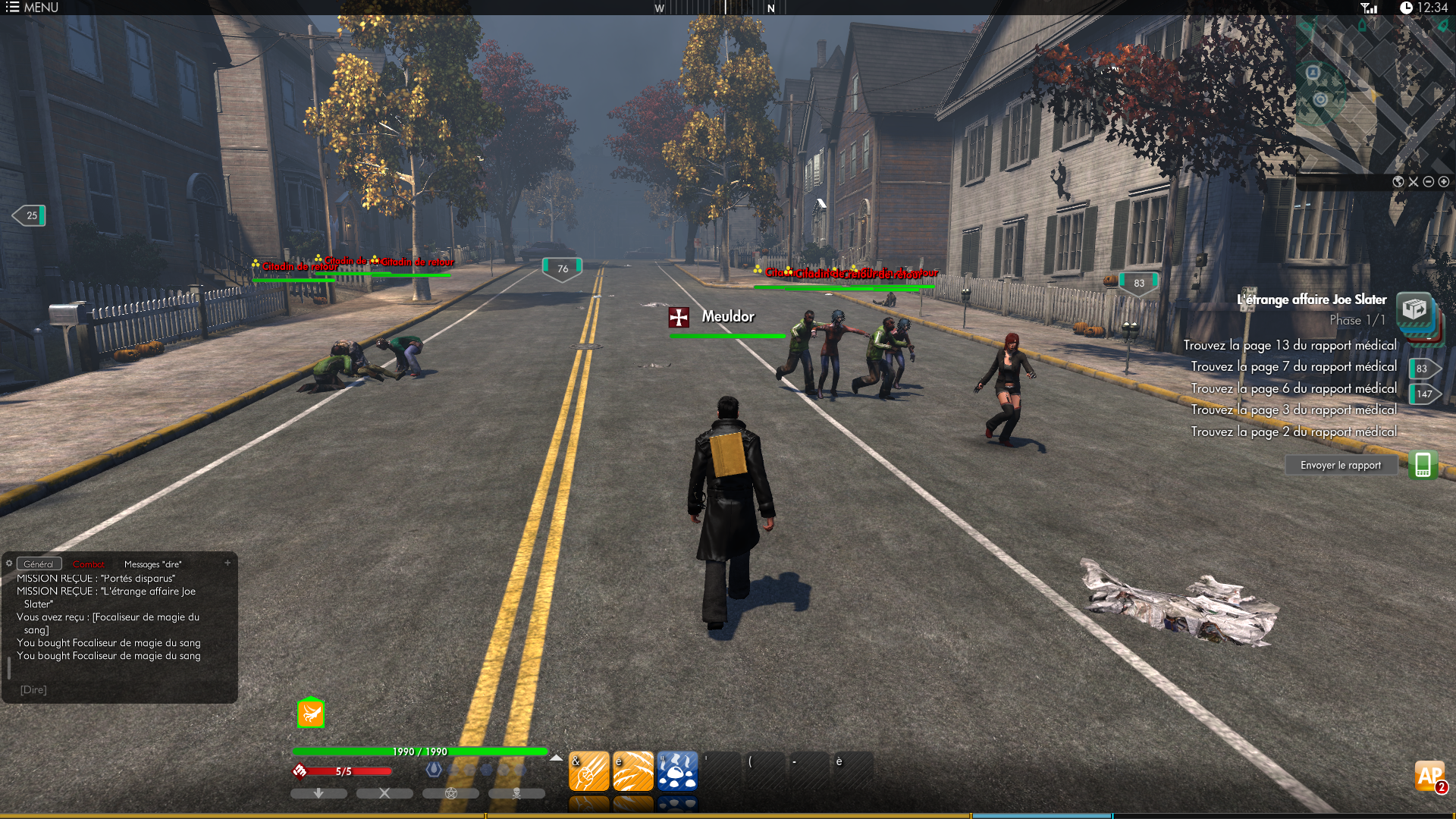Click the orange claw buff icon
1456x819 pixels.
[x=310, y=713]
